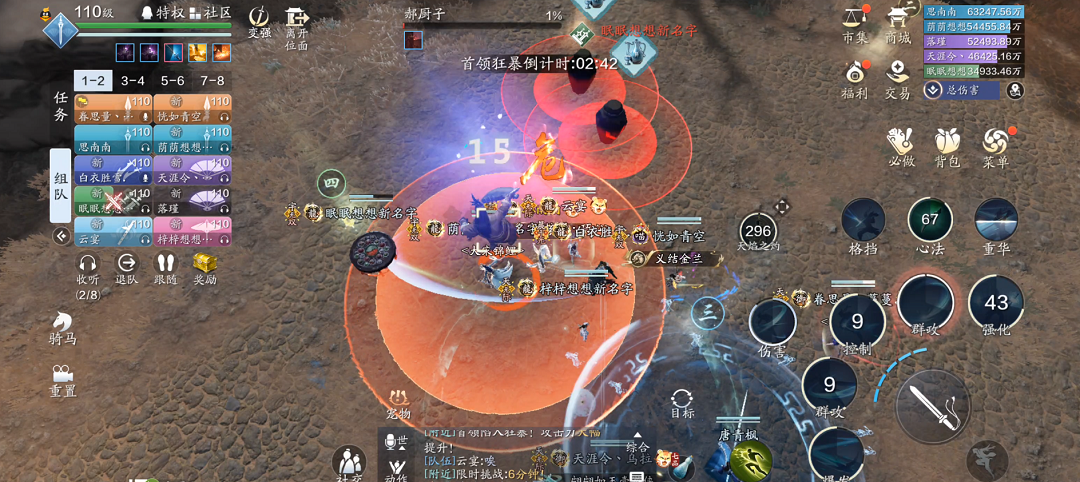This screenshot has height=482, width=1080.
Task: Switch to the 3-4 team group tab
Action: pyautogui.click(x=133, y=81)
